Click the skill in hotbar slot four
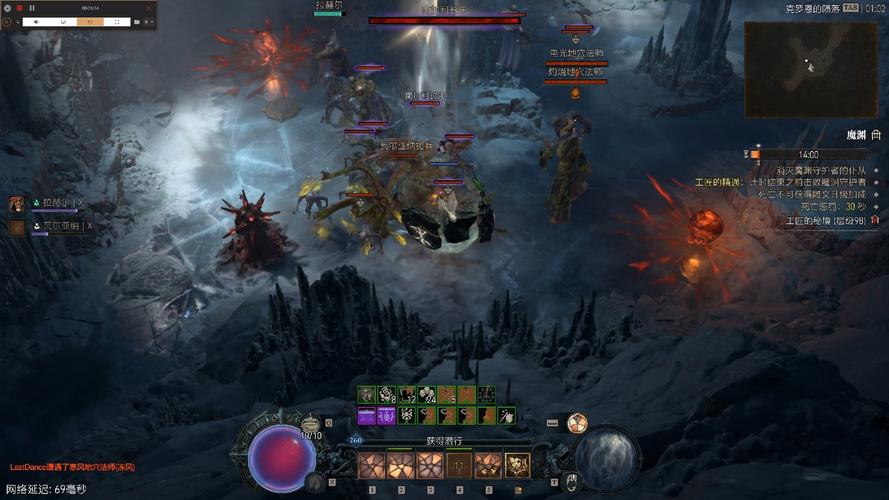Screen dimensions: 889x500 point(459,465)
